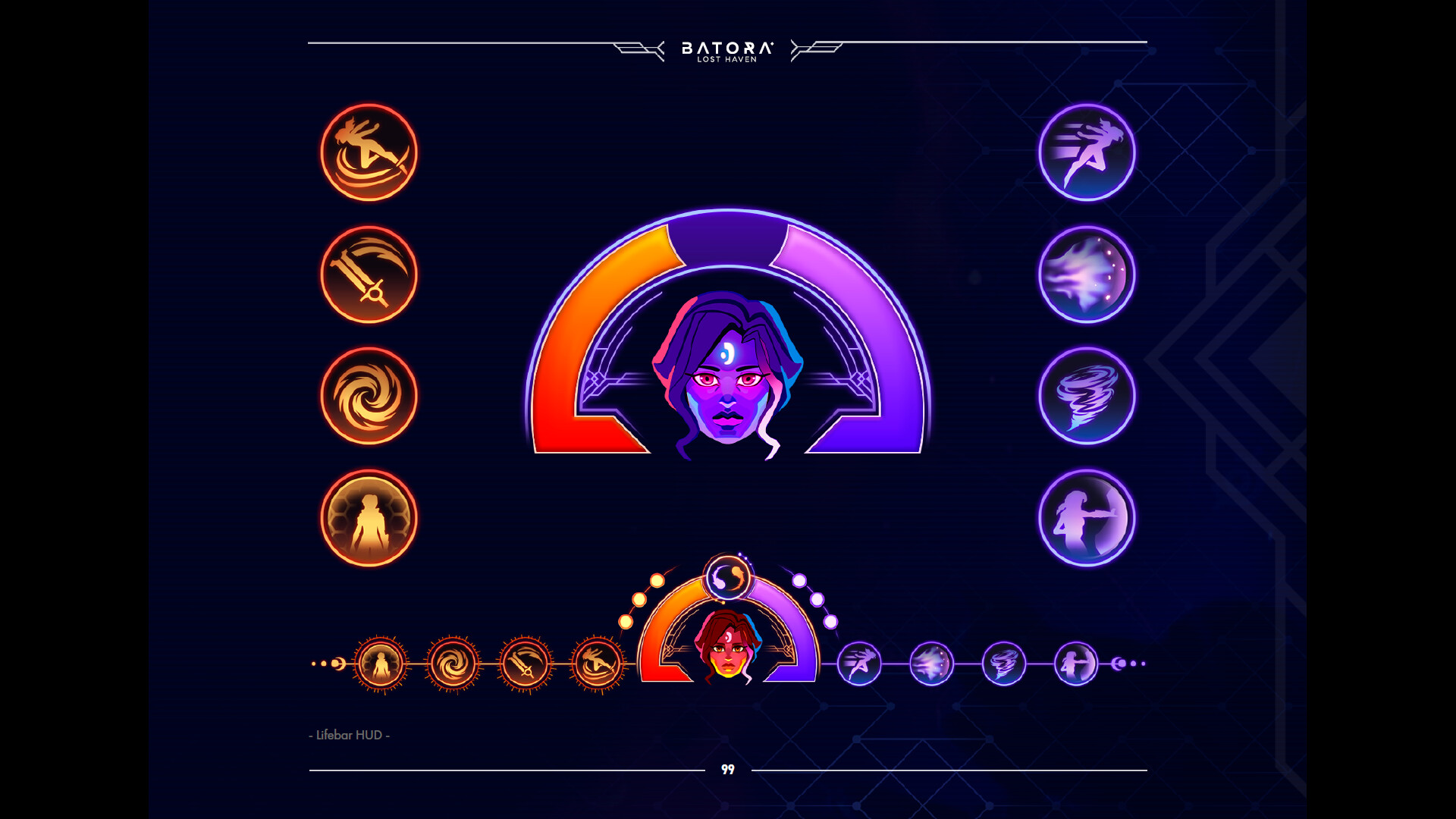Choose the large orange sword slash icon
The height and width of the screenshot is (819, 1456).
[x=369, y=275]
